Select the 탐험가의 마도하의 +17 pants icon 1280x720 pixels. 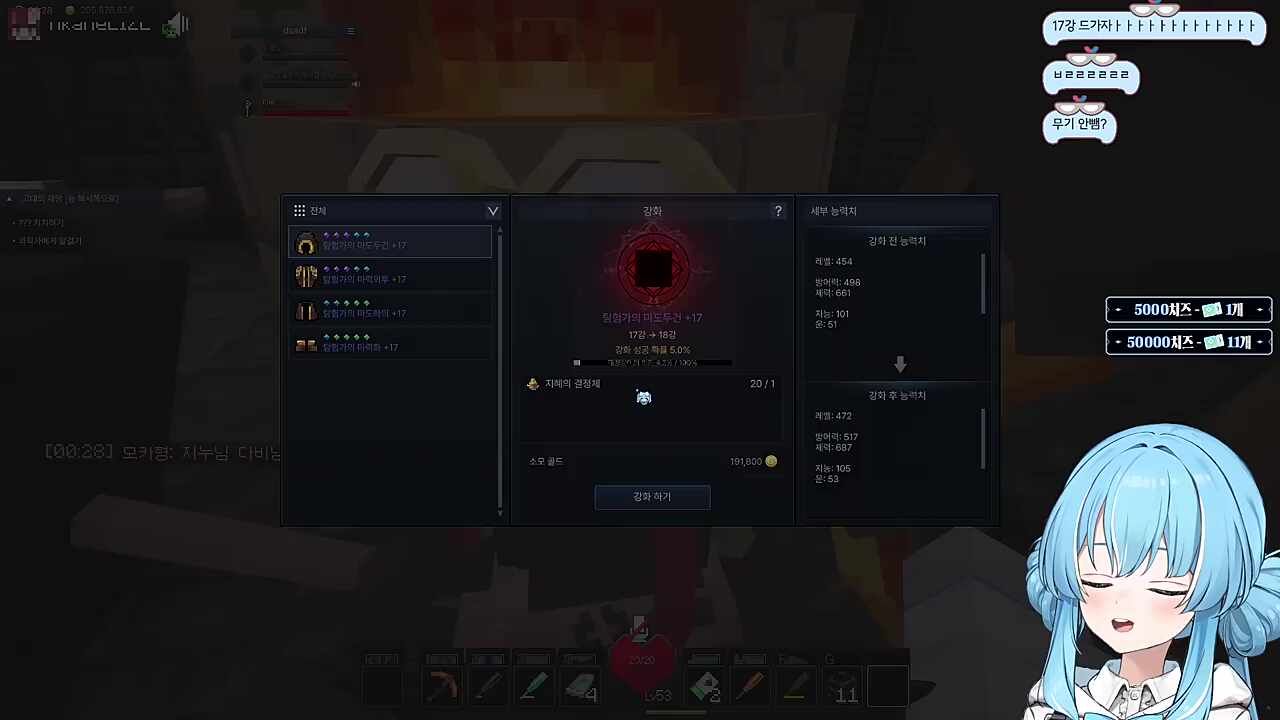[306, 312]
